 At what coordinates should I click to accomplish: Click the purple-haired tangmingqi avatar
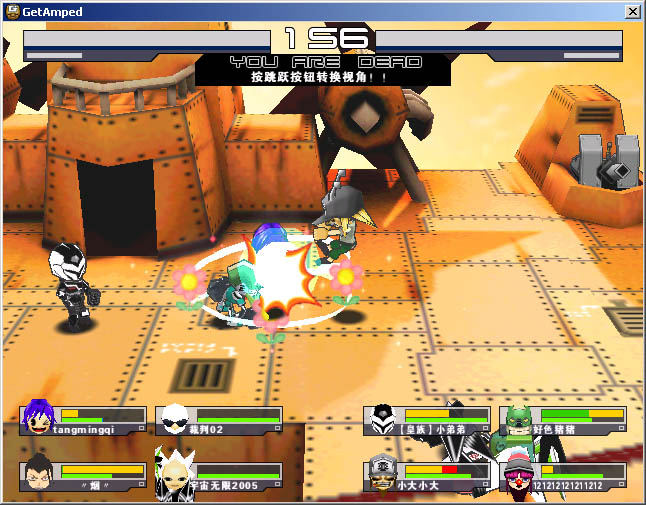[39, 419]
